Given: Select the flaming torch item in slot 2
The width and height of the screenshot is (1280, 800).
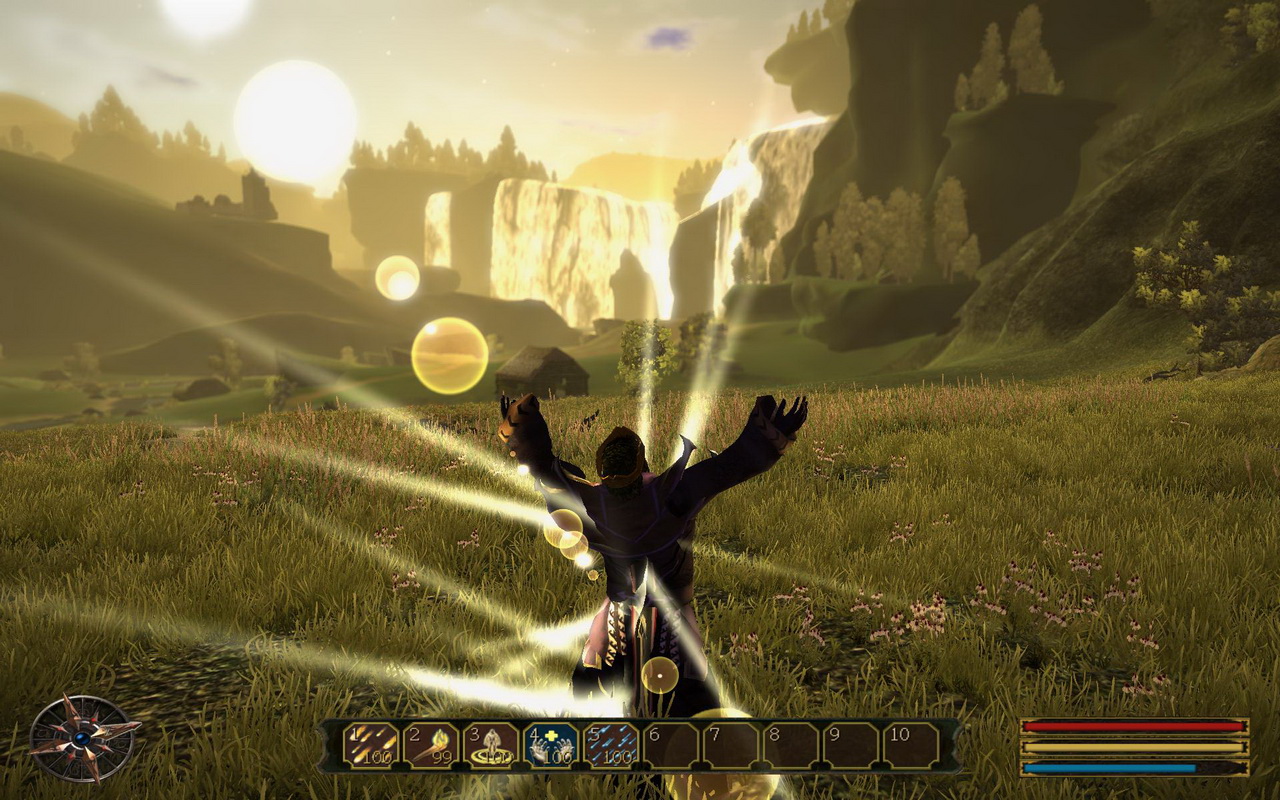Looking at the screenshot, I should coord(430,745).
